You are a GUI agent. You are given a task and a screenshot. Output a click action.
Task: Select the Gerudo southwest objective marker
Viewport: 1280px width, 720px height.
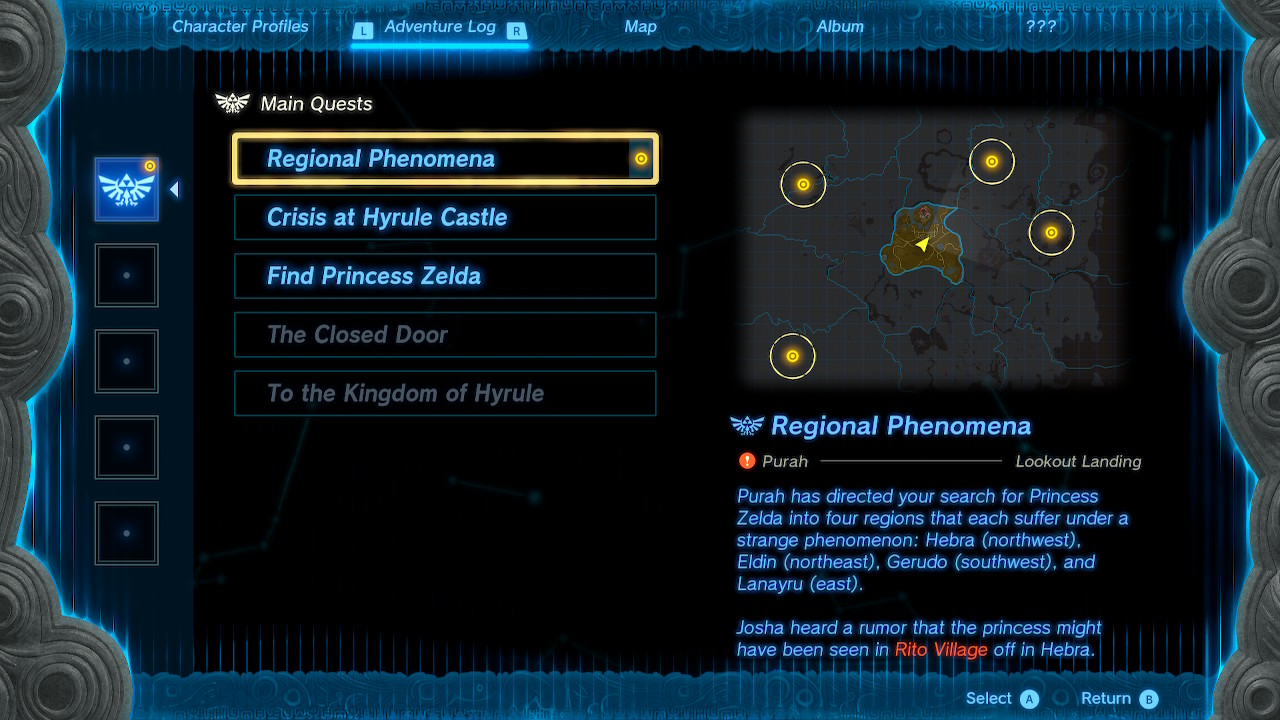[793, 356]
